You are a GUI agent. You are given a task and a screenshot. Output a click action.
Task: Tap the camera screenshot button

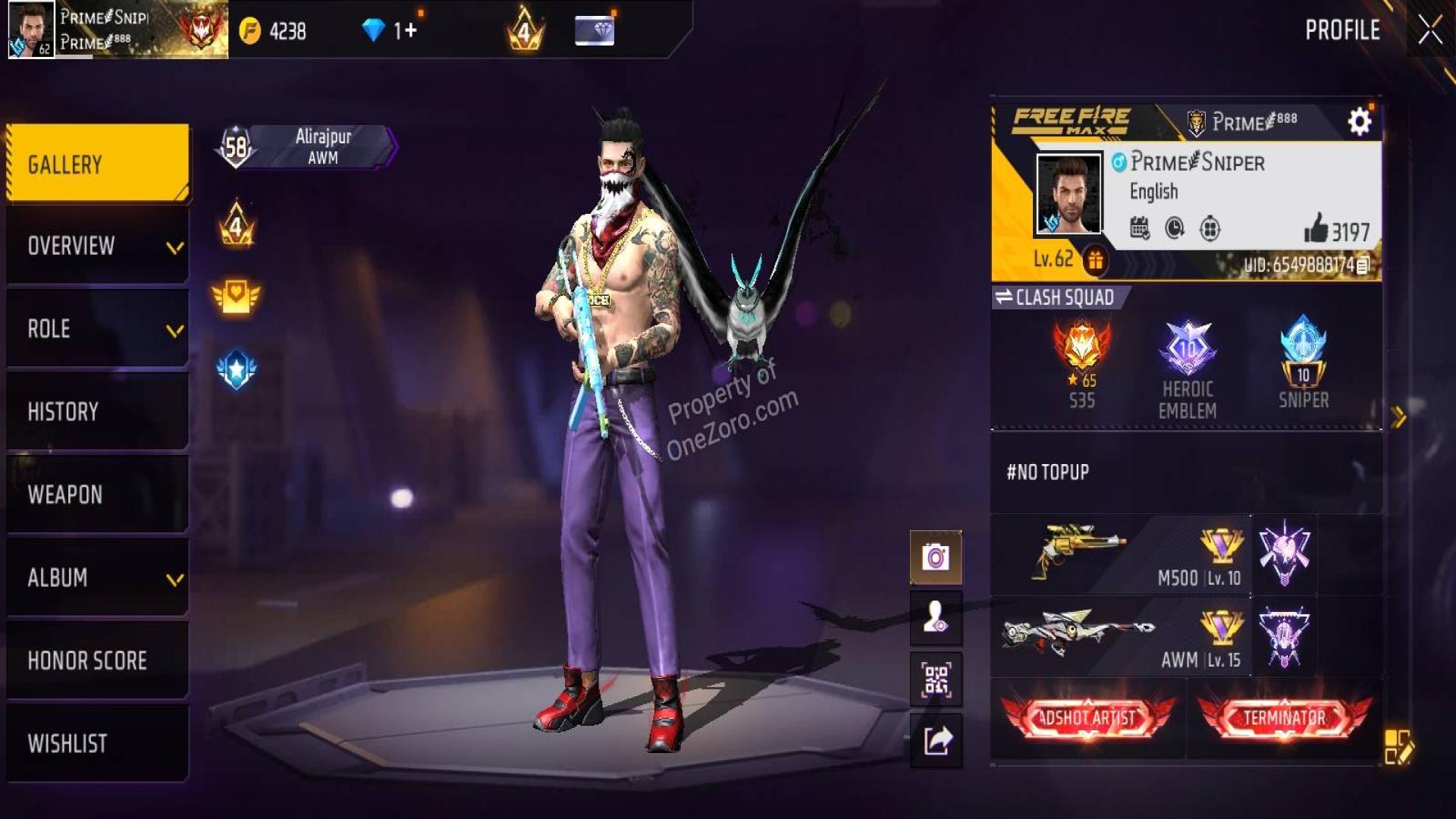(936, 558)
